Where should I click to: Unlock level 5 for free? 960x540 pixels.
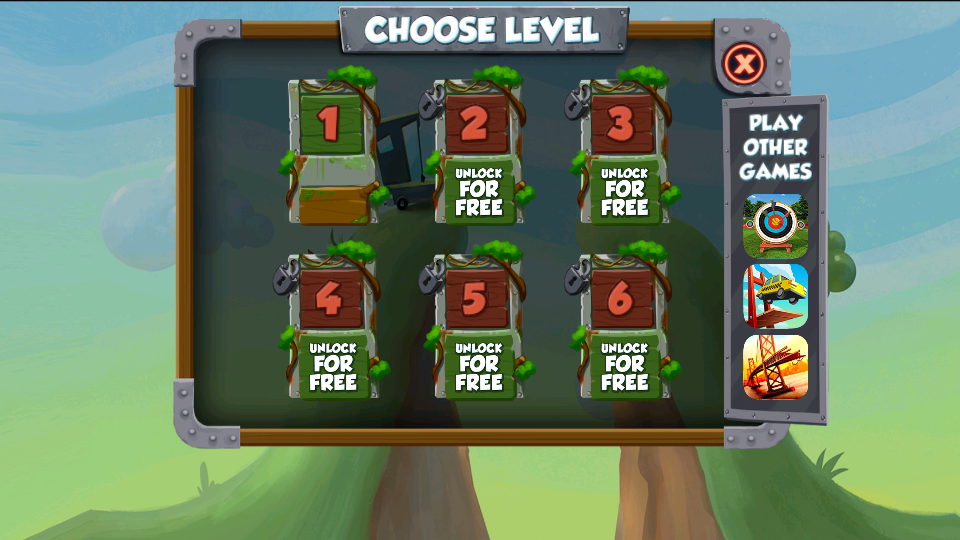click(479, 367)
